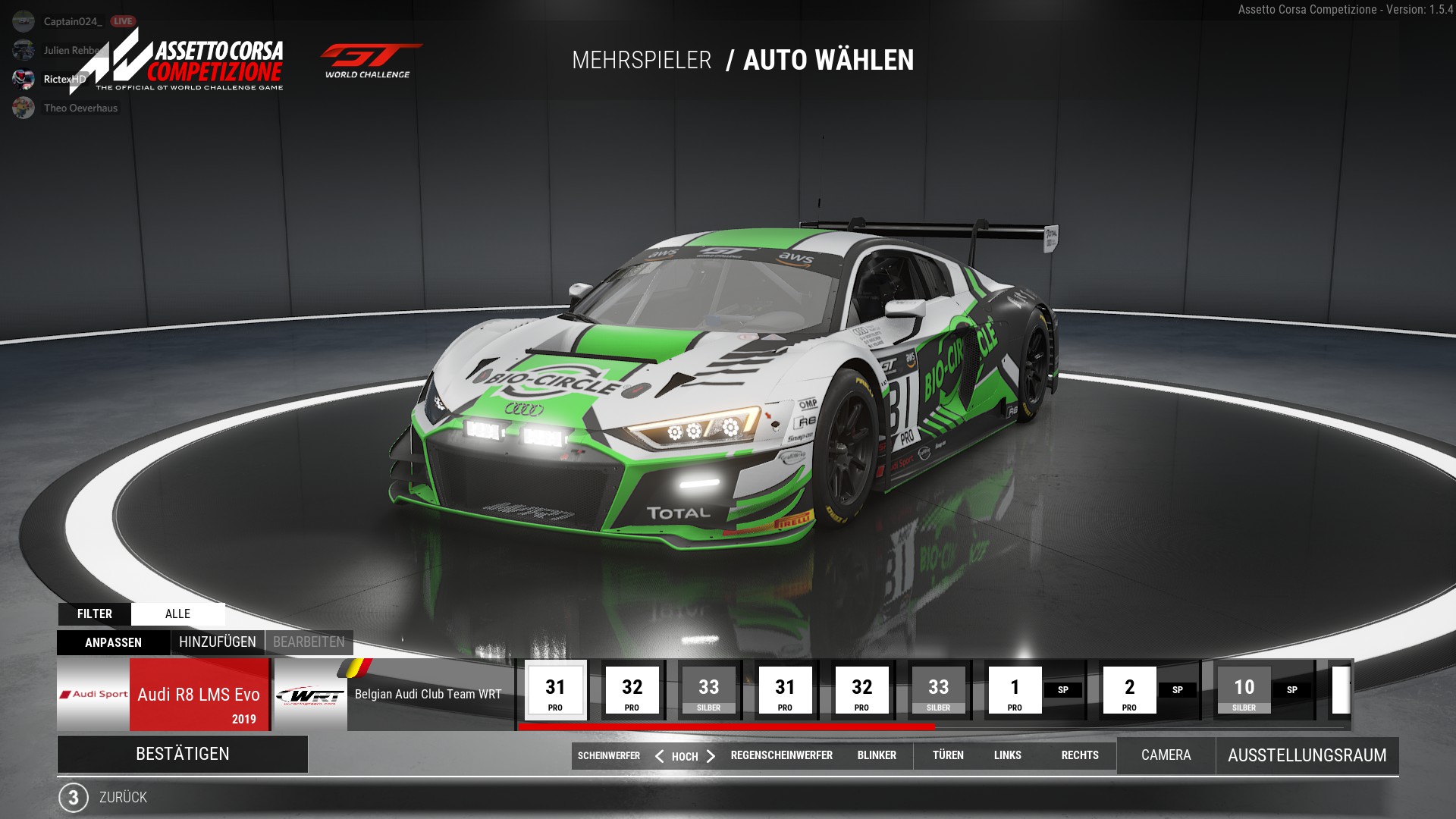Activate the Rechts option
Image resolution: width=1456 pixels, height=819 pixels.
(x=1080, y=755)
